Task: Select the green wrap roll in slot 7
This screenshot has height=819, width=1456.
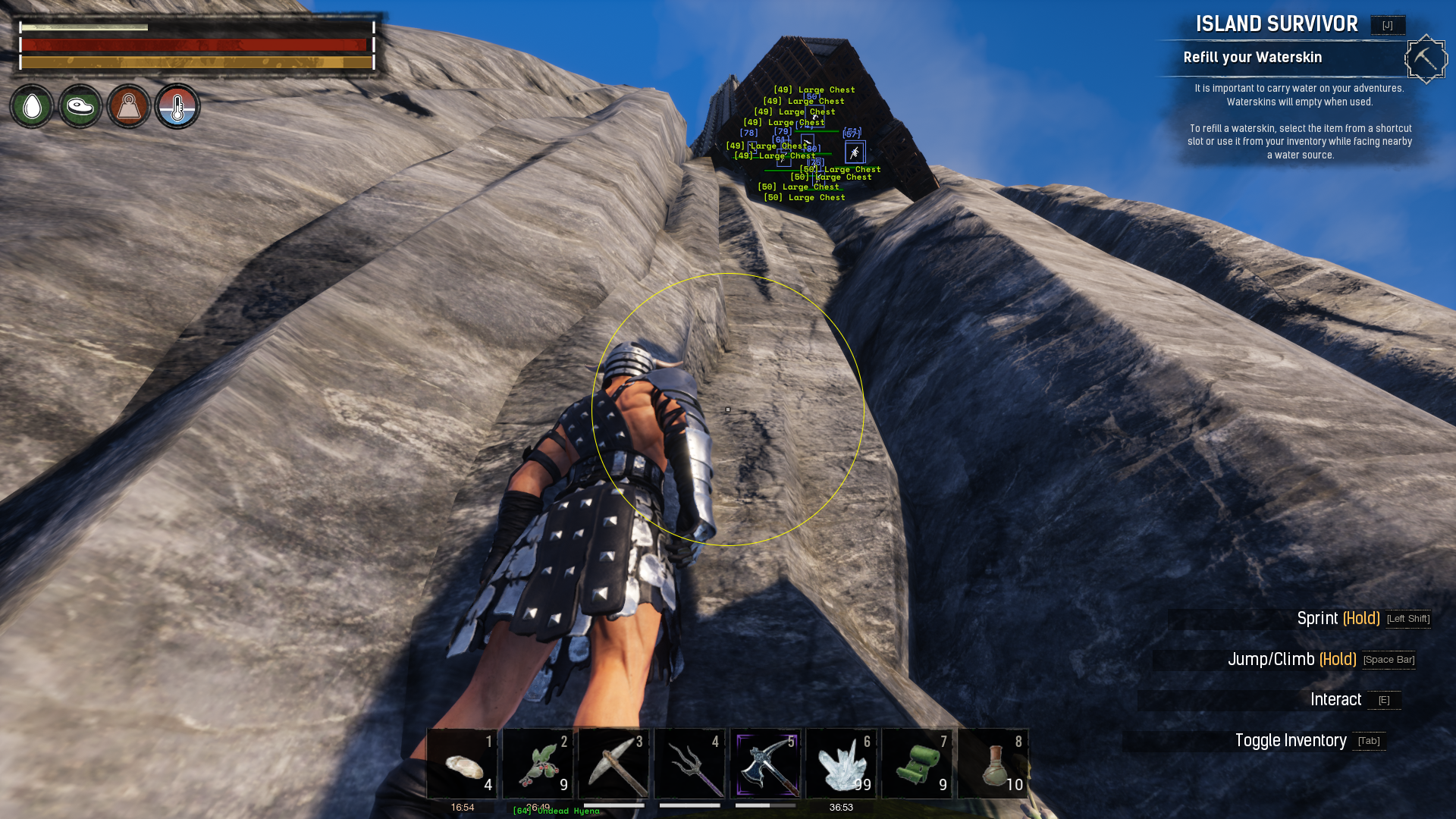Action: tap(917, 764)
